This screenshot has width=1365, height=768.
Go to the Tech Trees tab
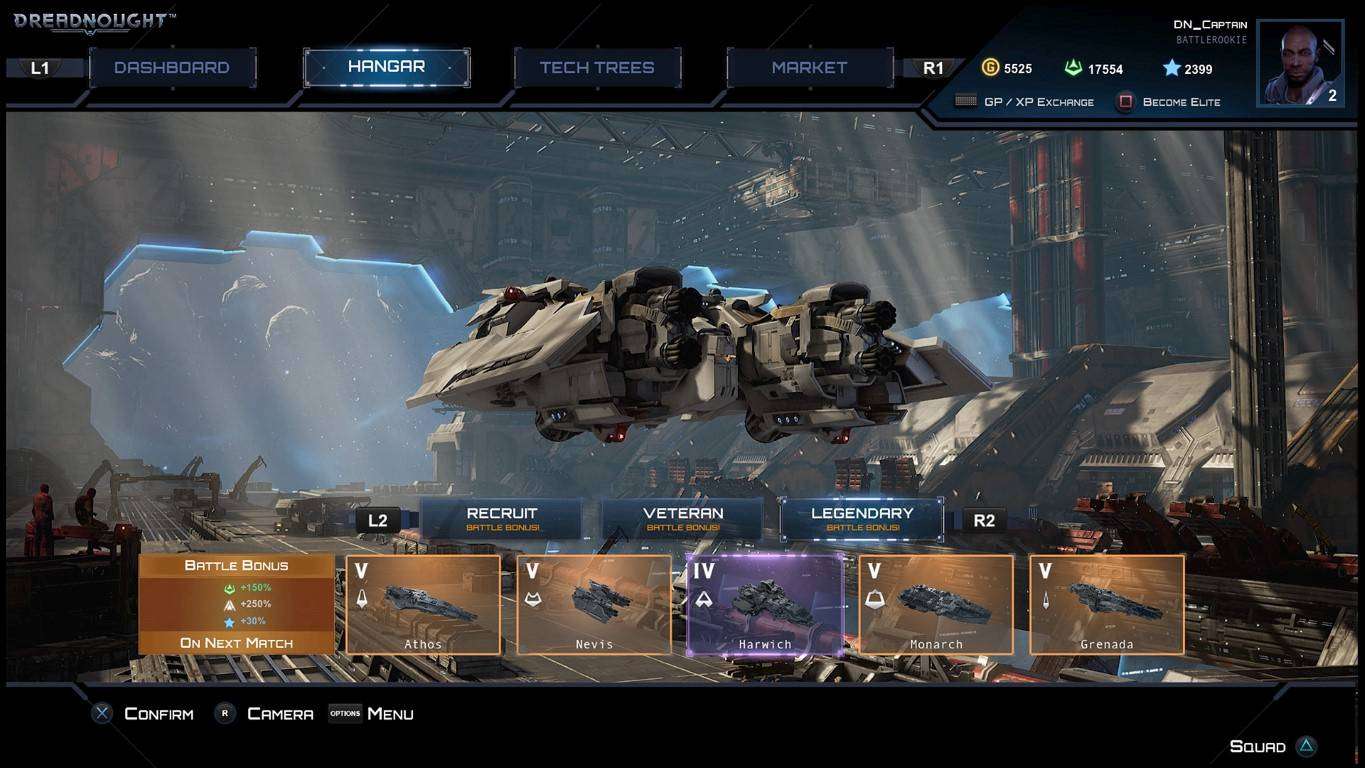pyautogui.click(x=597, y=68)
